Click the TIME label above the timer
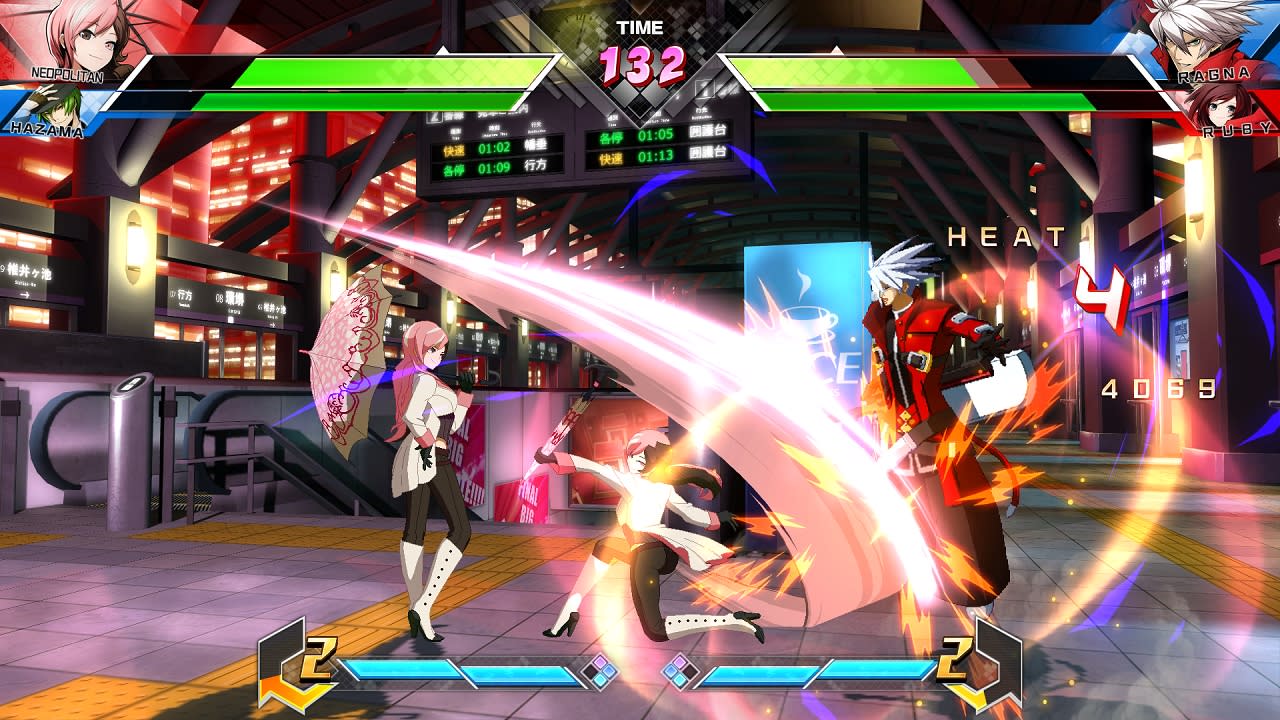 click(640, 27)
